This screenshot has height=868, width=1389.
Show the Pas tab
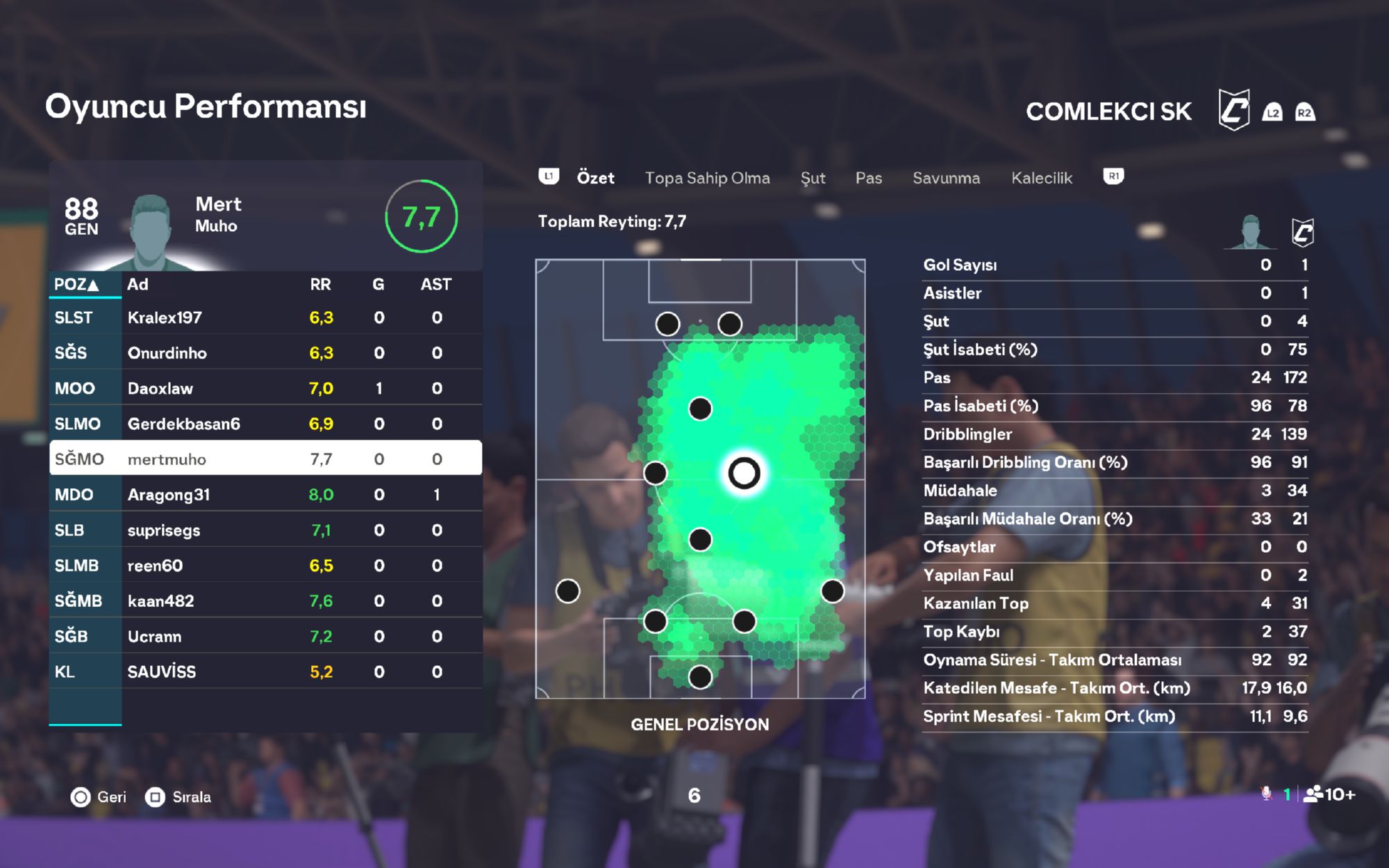tap(868, 178)
